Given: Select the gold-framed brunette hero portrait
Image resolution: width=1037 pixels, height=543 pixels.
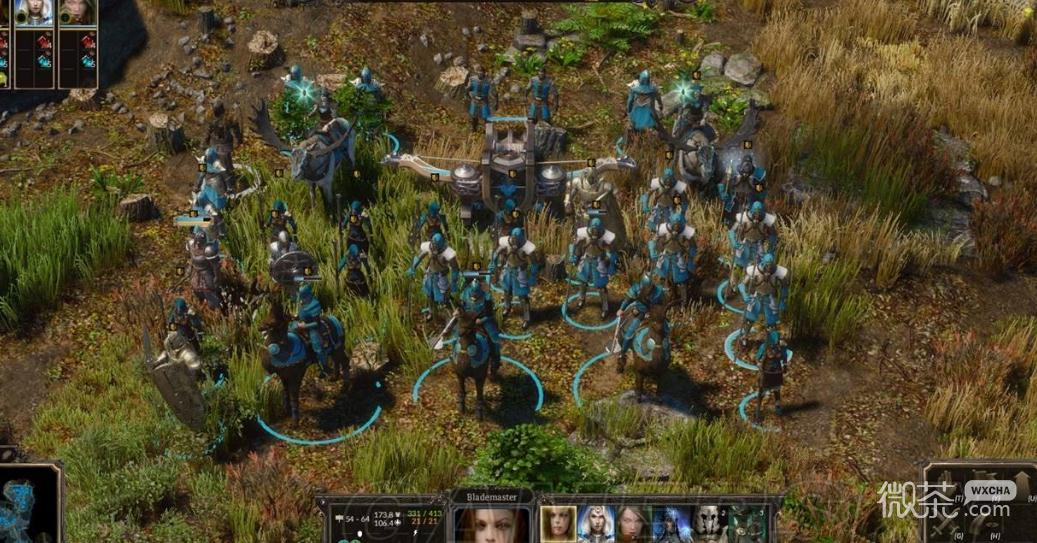Looking at the screenshot, I should [558, 523].
